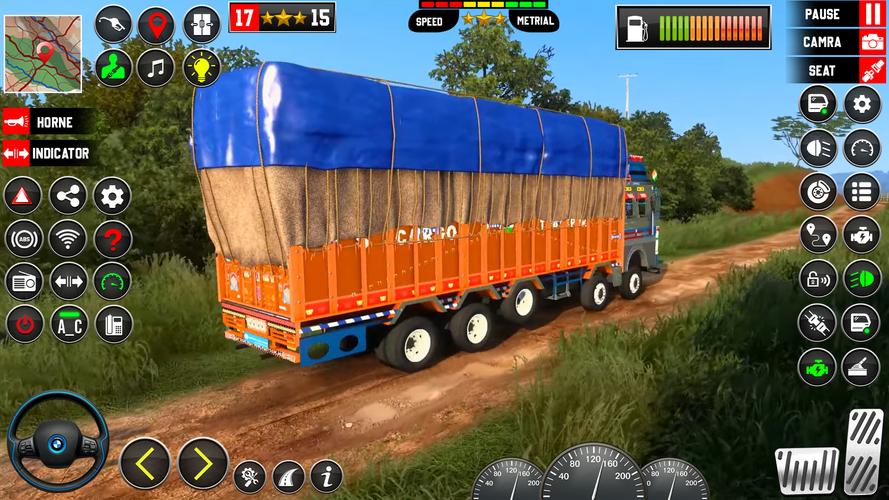
Task: Toggle the A_C air conditioning button
Action: click(68, 323)
